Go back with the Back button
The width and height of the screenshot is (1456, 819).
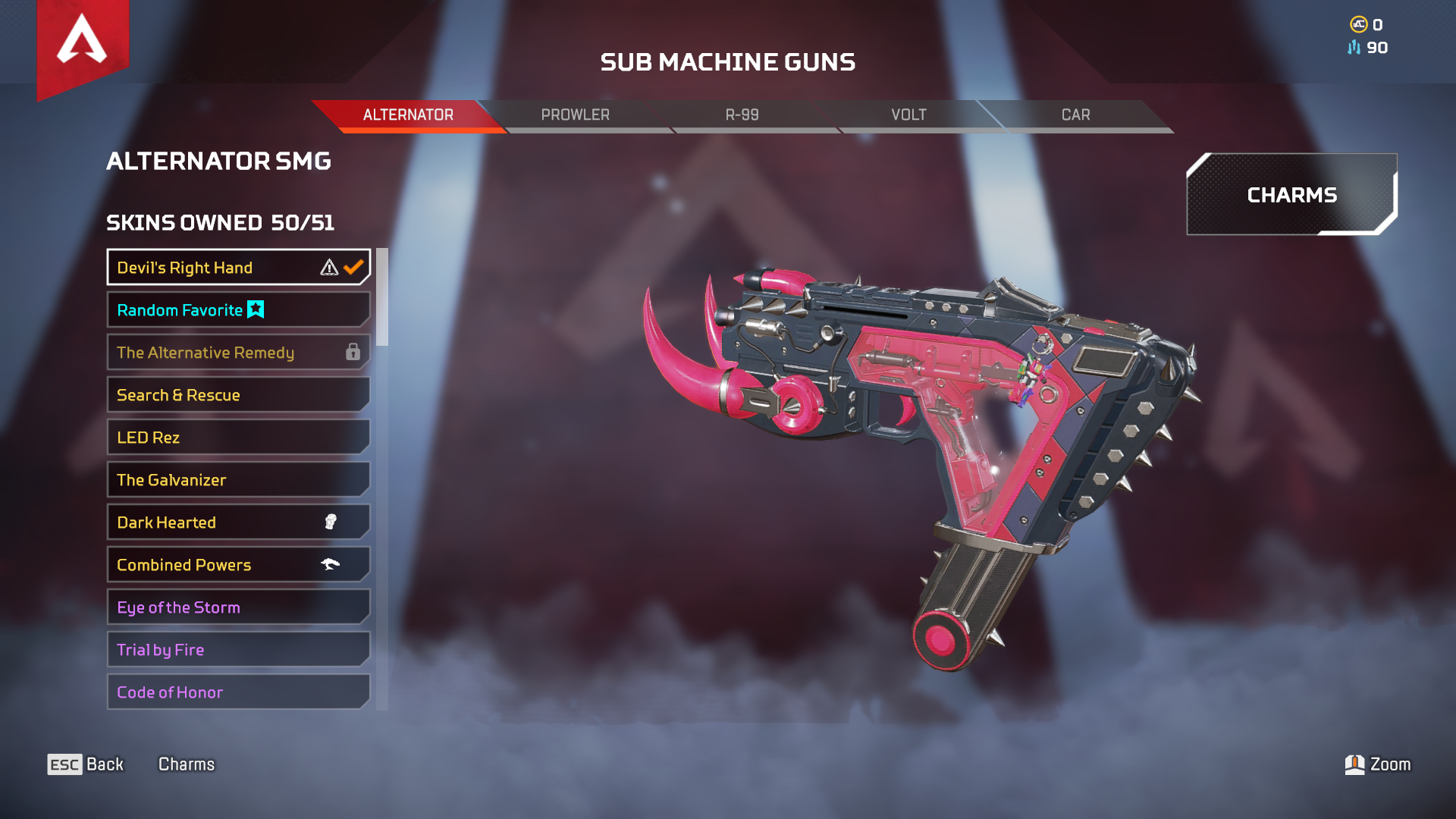86,764
